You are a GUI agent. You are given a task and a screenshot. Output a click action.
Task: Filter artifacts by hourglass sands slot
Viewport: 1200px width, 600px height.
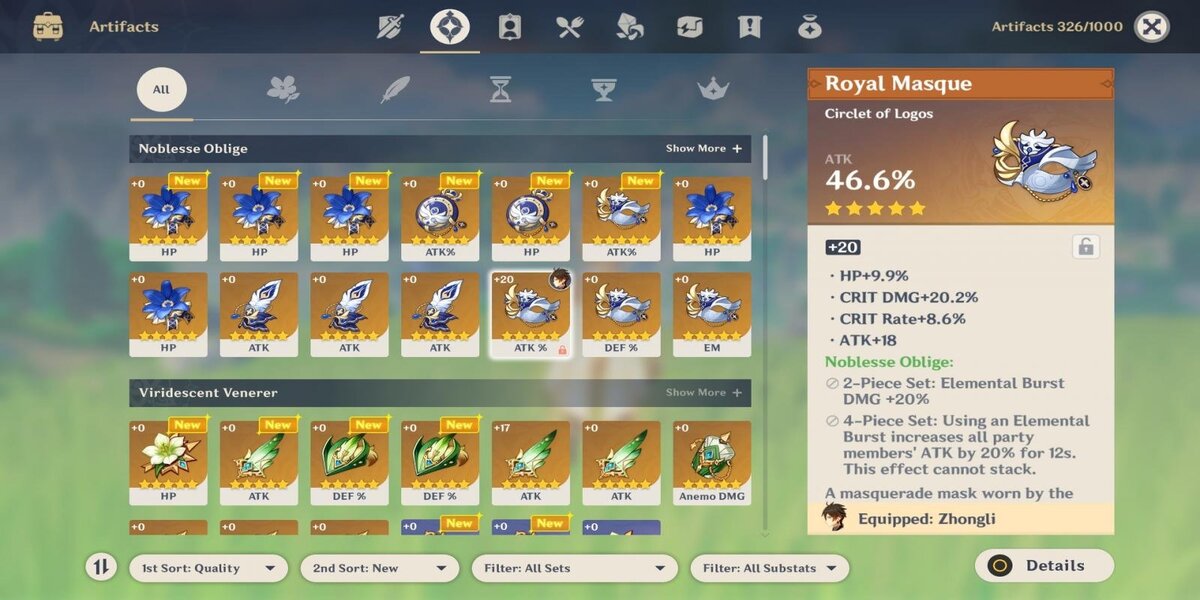pyautogui.click(x=500, y=90)
